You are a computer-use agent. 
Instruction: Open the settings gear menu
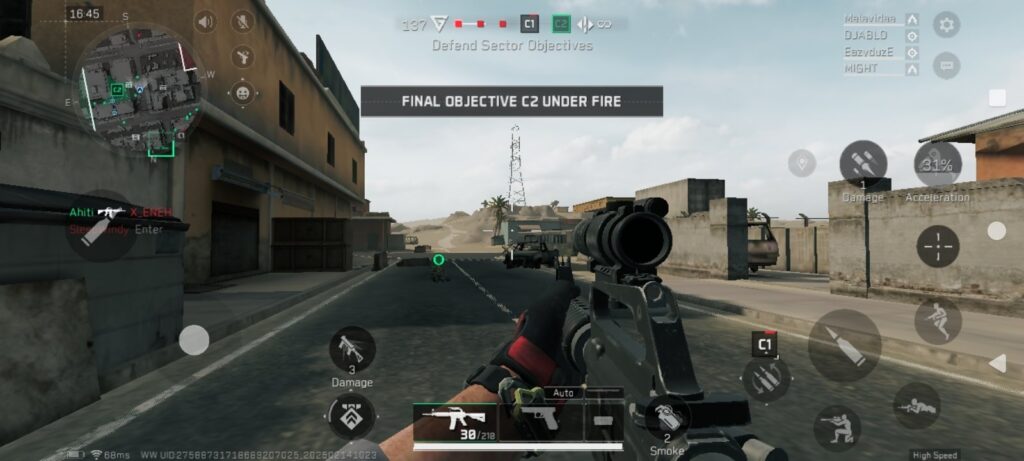(x=946, y=25)
